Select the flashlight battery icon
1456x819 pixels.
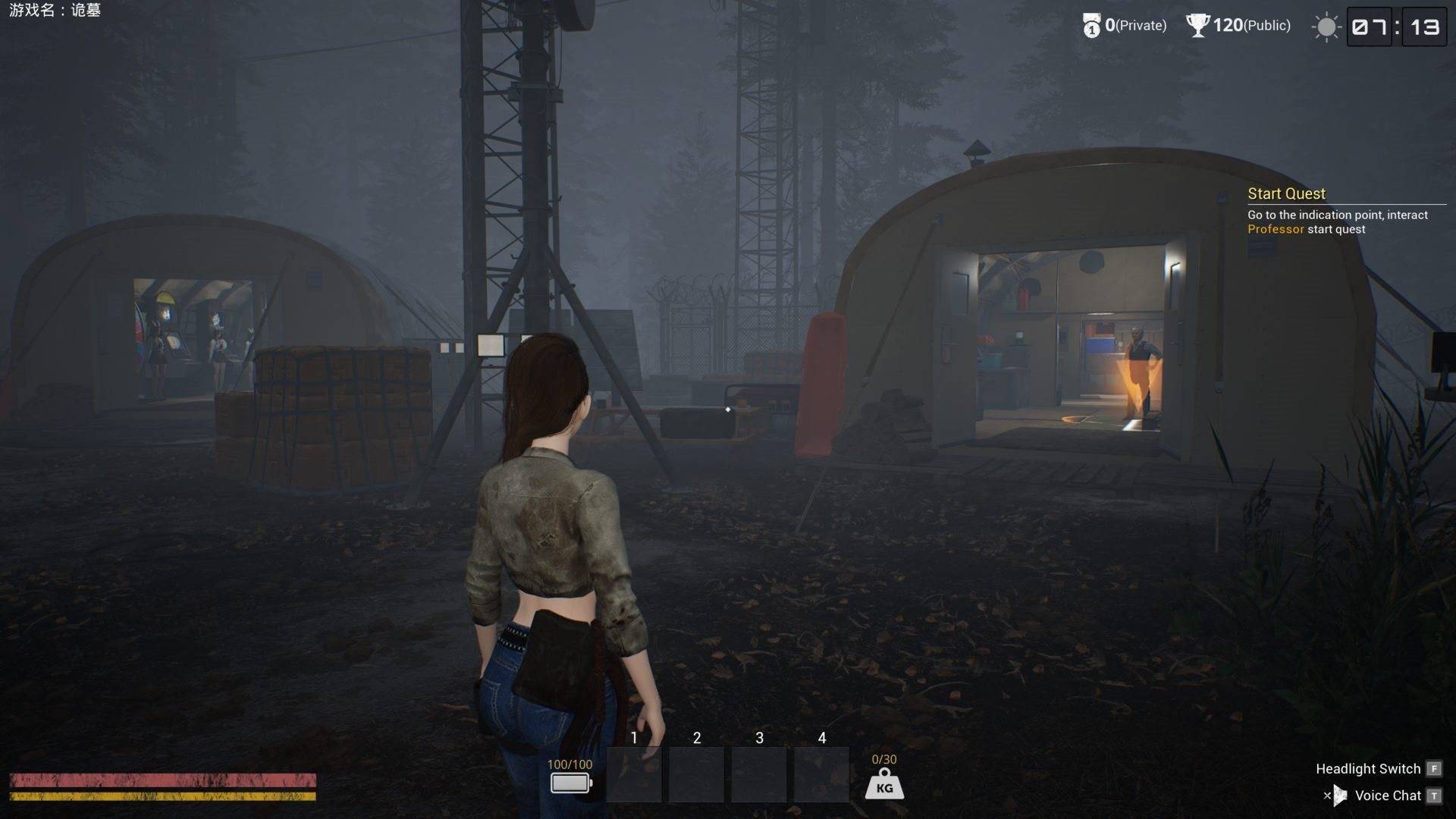tap(570, 783)
